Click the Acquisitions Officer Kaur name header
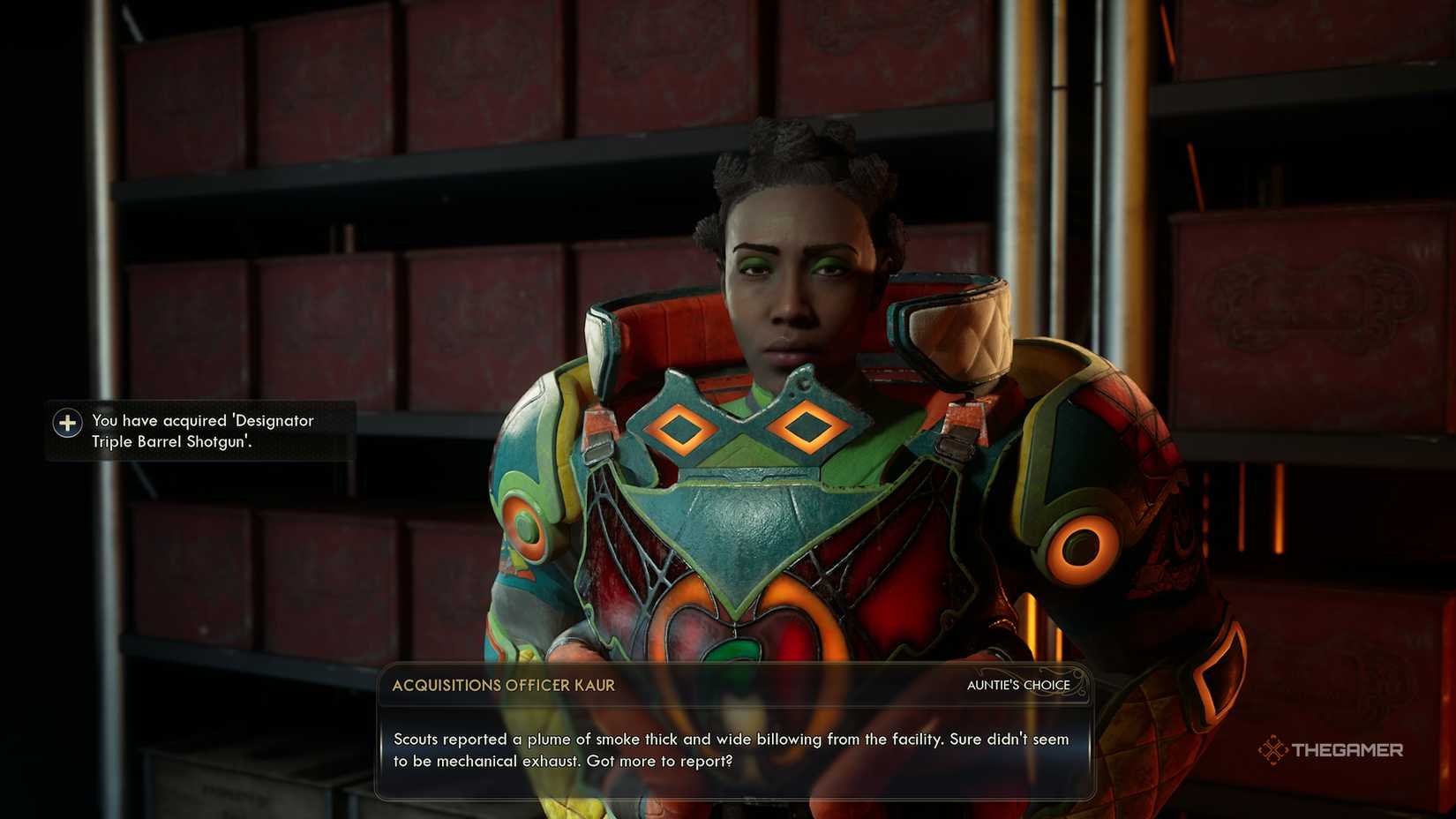Image resolution: width=1456 pixels, height=819 pixels. point(506,685)
